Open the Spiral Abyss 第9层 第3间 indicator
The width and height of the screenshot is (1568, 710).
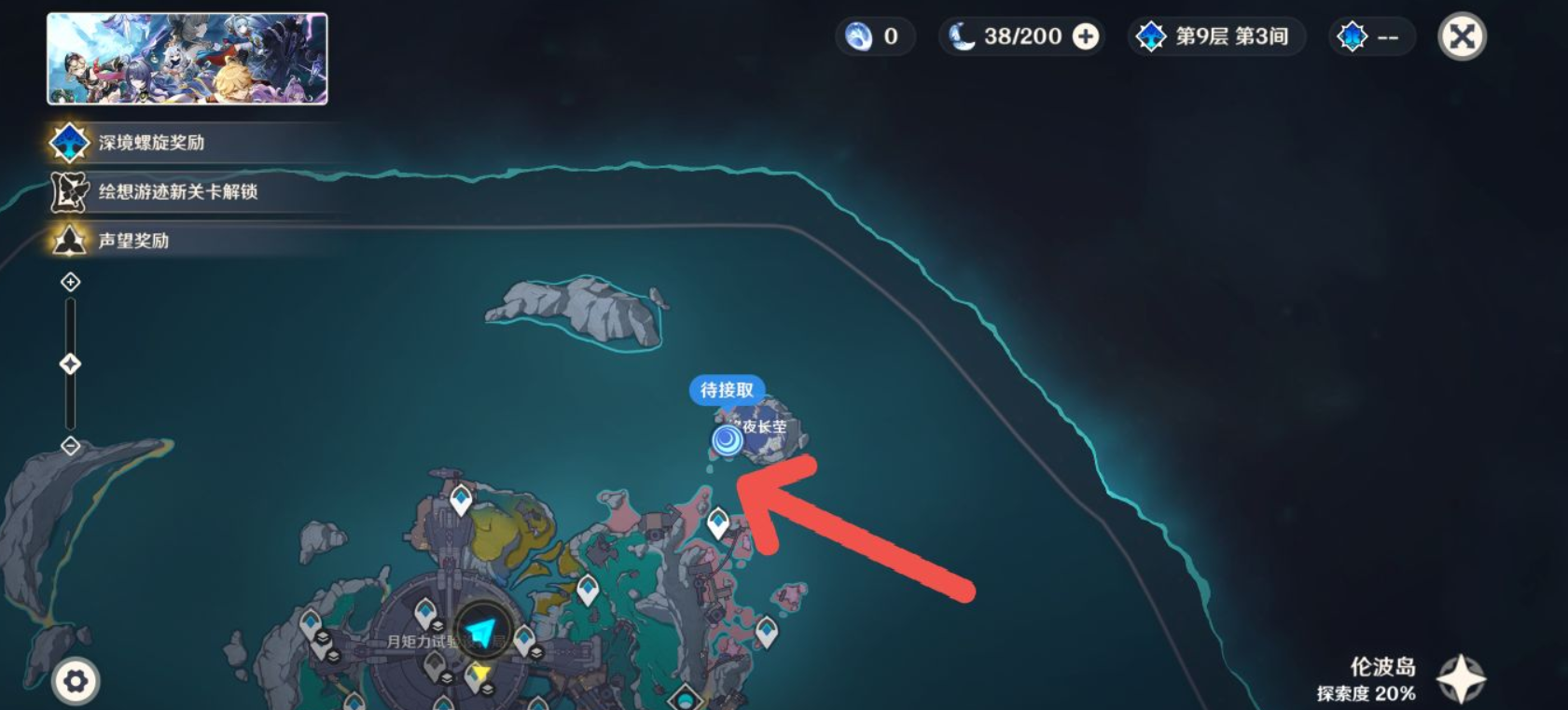click(x=1215, y=36)
